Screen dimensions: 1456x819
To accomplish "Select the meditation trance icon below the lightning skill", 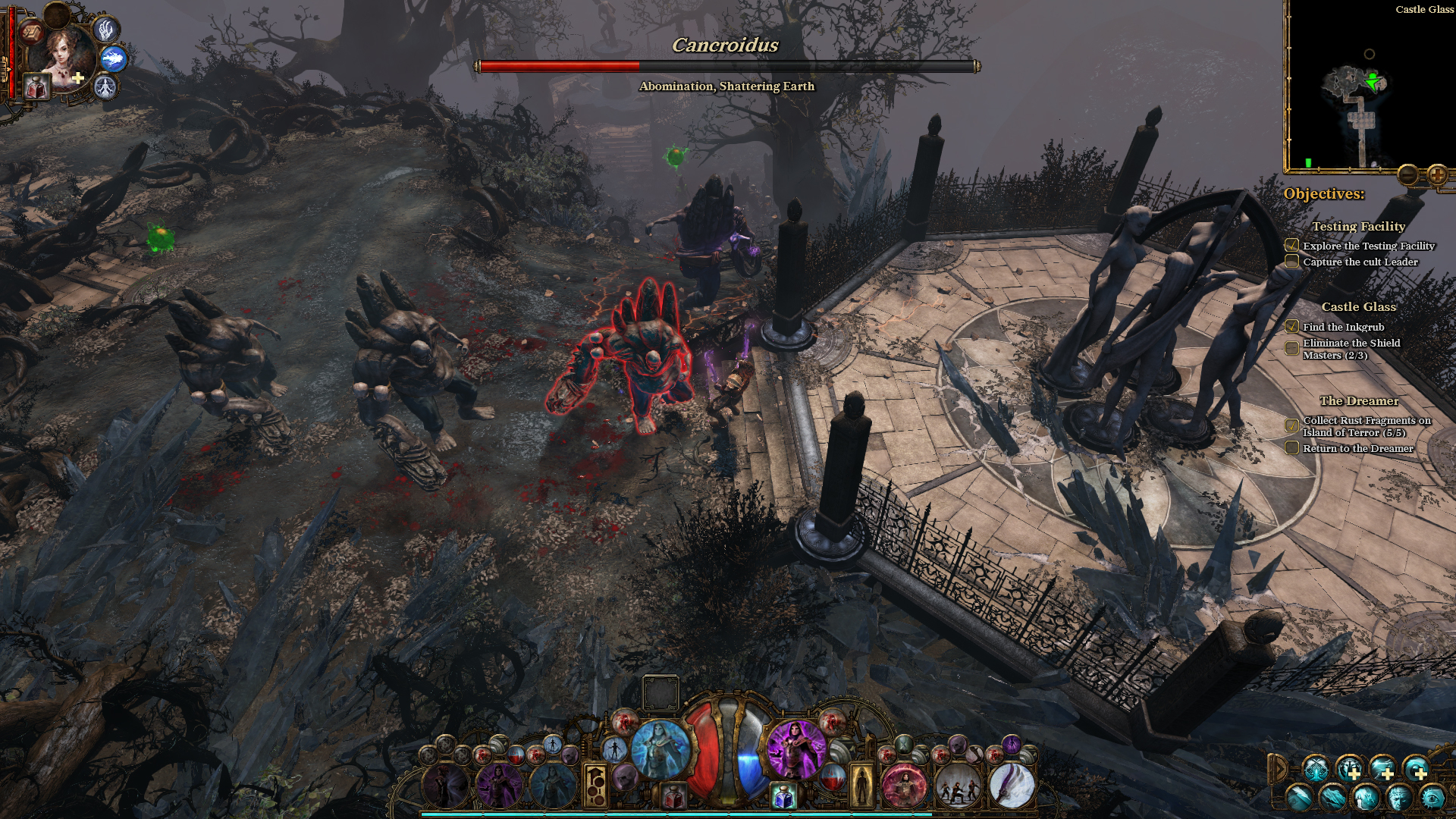I will coord(105,86).
